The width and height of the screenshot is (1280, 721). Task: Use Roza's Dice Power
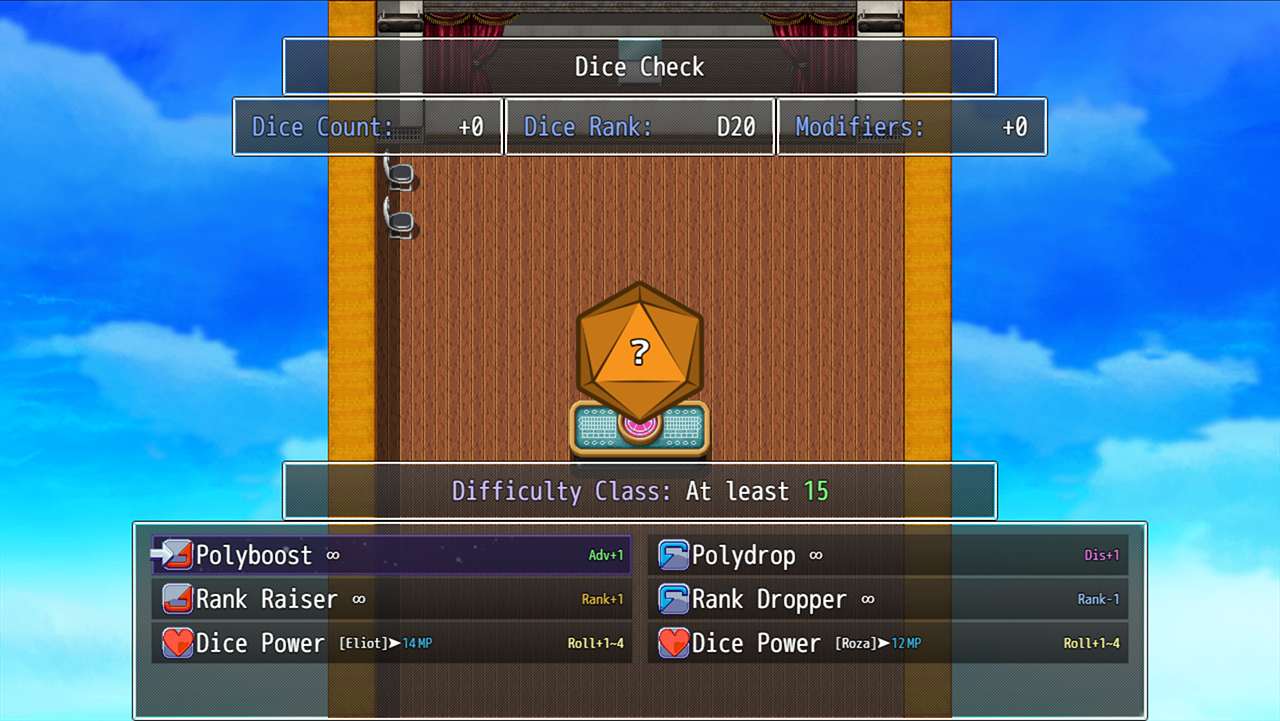pos(887,643)
